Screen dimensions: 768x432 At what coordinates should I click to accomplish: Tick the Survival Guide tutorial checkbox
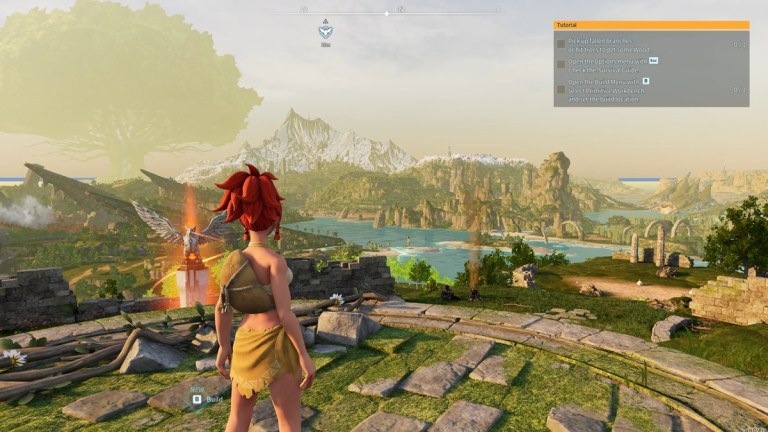[x=561, y=64]
